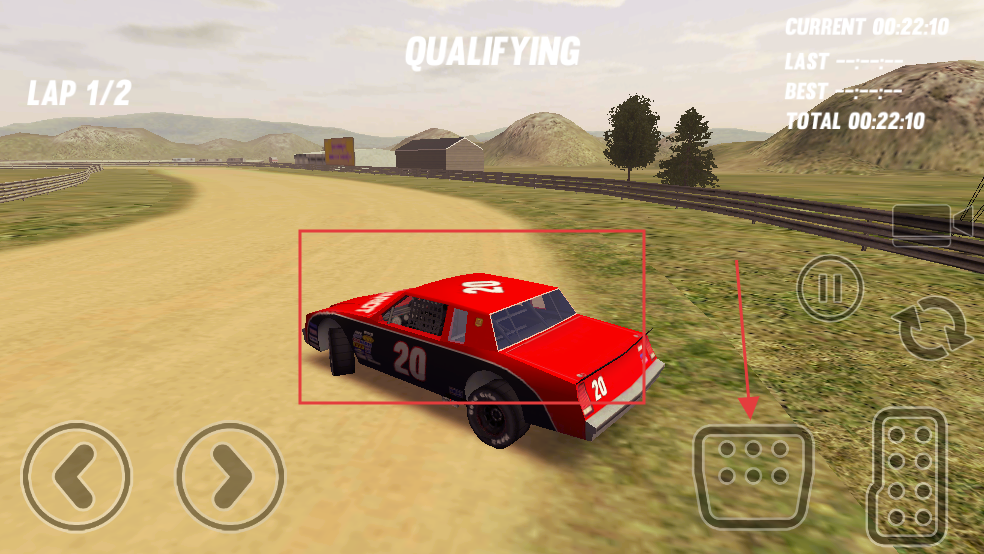Pause the race
Screen dimensions: 984x554
pyautogui.click(x=830, y=288)
